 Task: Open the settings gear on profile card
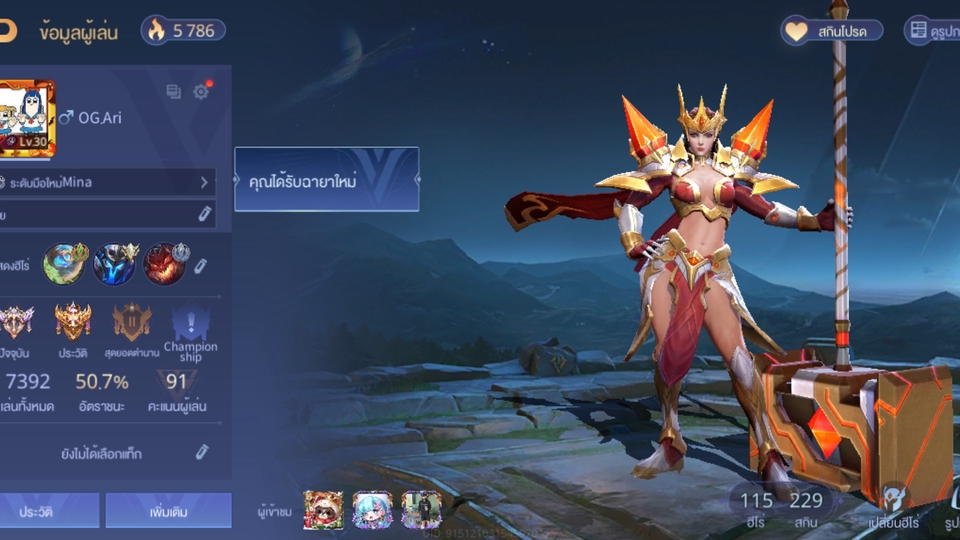[201, 92]
